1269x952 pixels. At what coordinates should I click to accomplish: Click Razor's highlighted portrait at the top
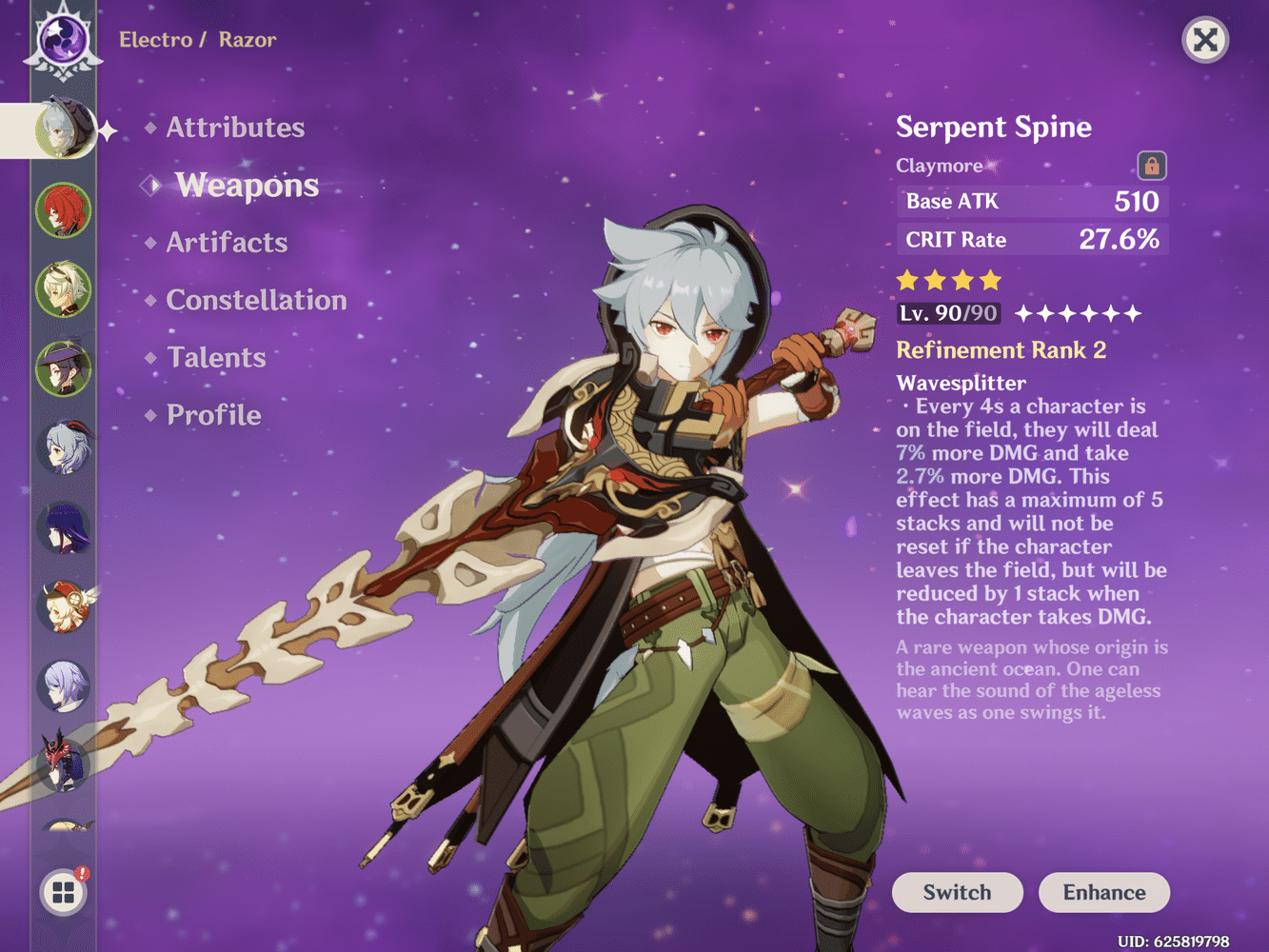click(x=62, y=131)
